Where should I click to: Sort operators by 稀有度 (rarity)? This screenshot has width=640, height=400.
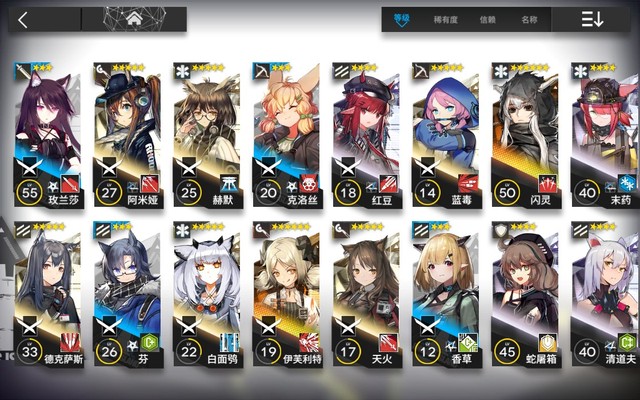tap(444, 19)
